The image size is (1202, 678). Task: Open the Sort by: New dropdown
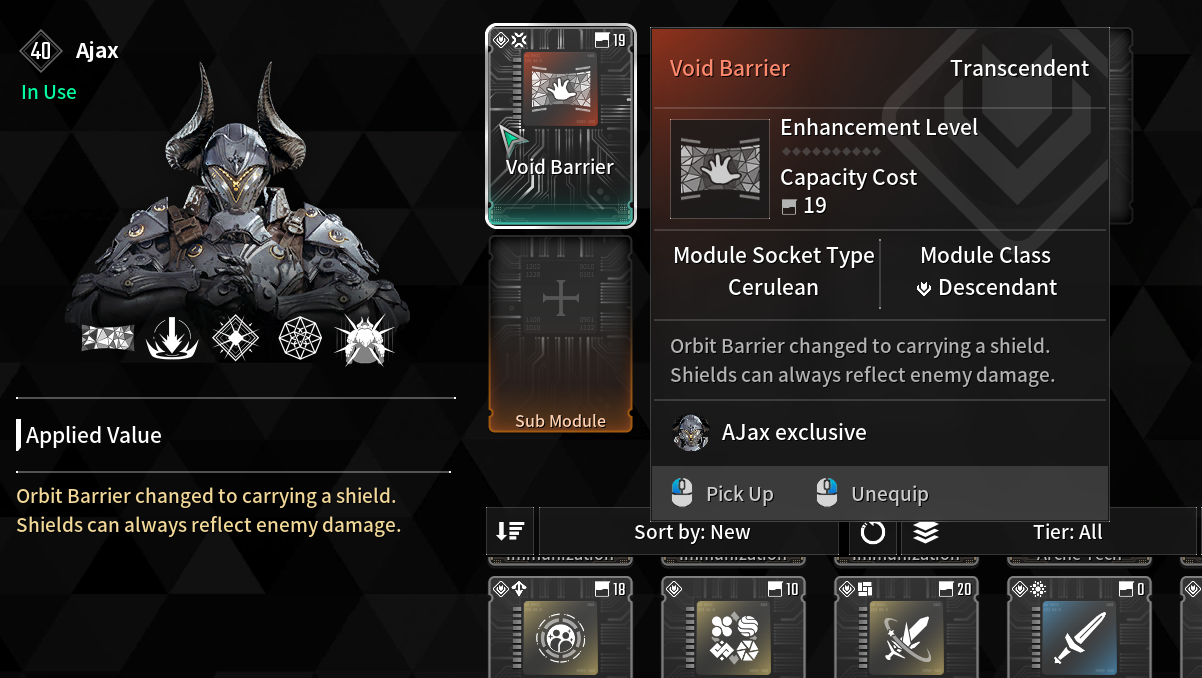pos(692,532)
